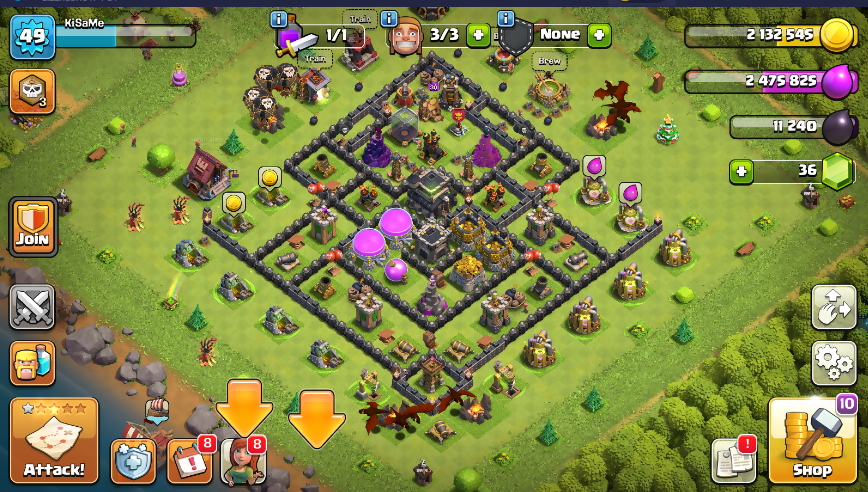
Task: Show player profile via level 49 badge
Action: tap(32, 37)
